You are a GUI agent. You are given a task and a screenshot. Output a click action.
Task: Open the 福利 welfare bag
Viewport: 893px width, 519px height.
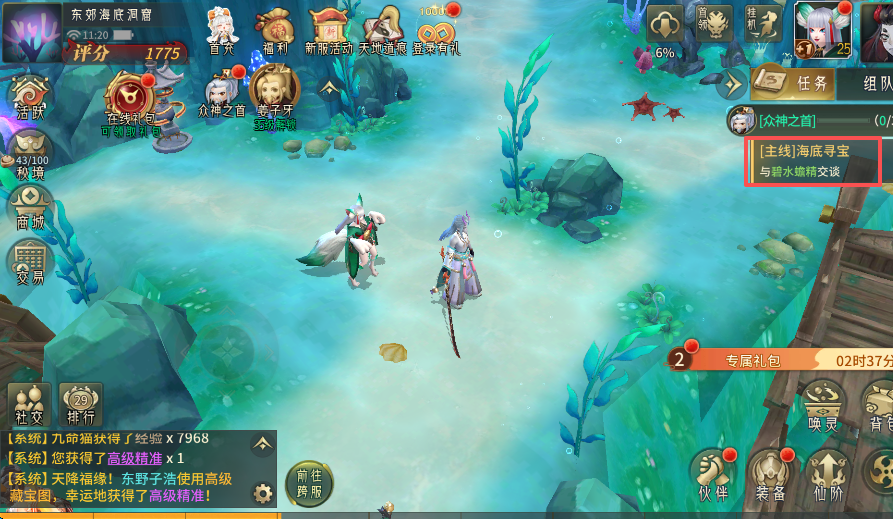(x=273, y=29)
